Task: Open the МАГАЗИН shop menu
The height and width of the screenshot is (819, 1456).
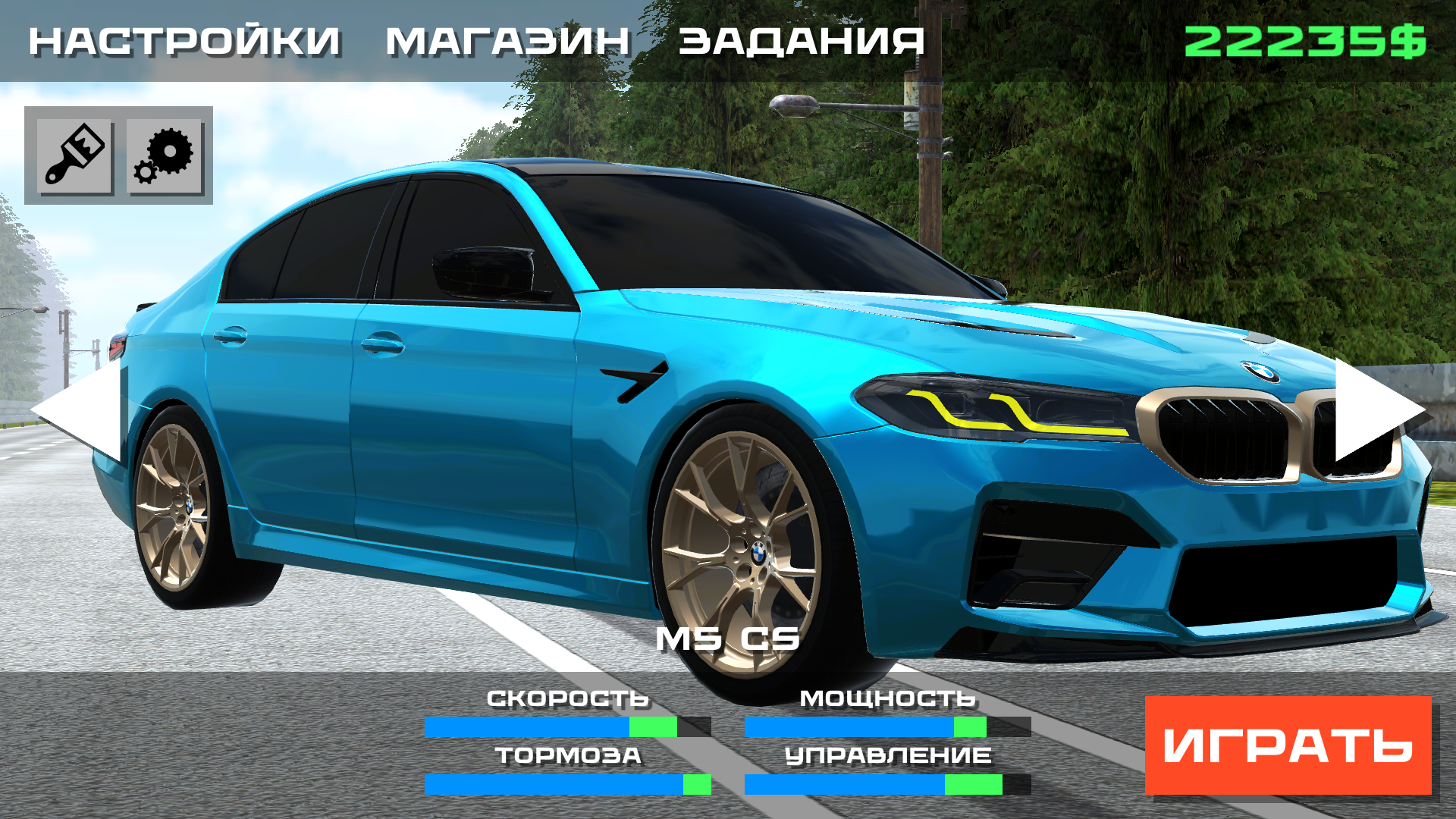Action: coord(507,42)
